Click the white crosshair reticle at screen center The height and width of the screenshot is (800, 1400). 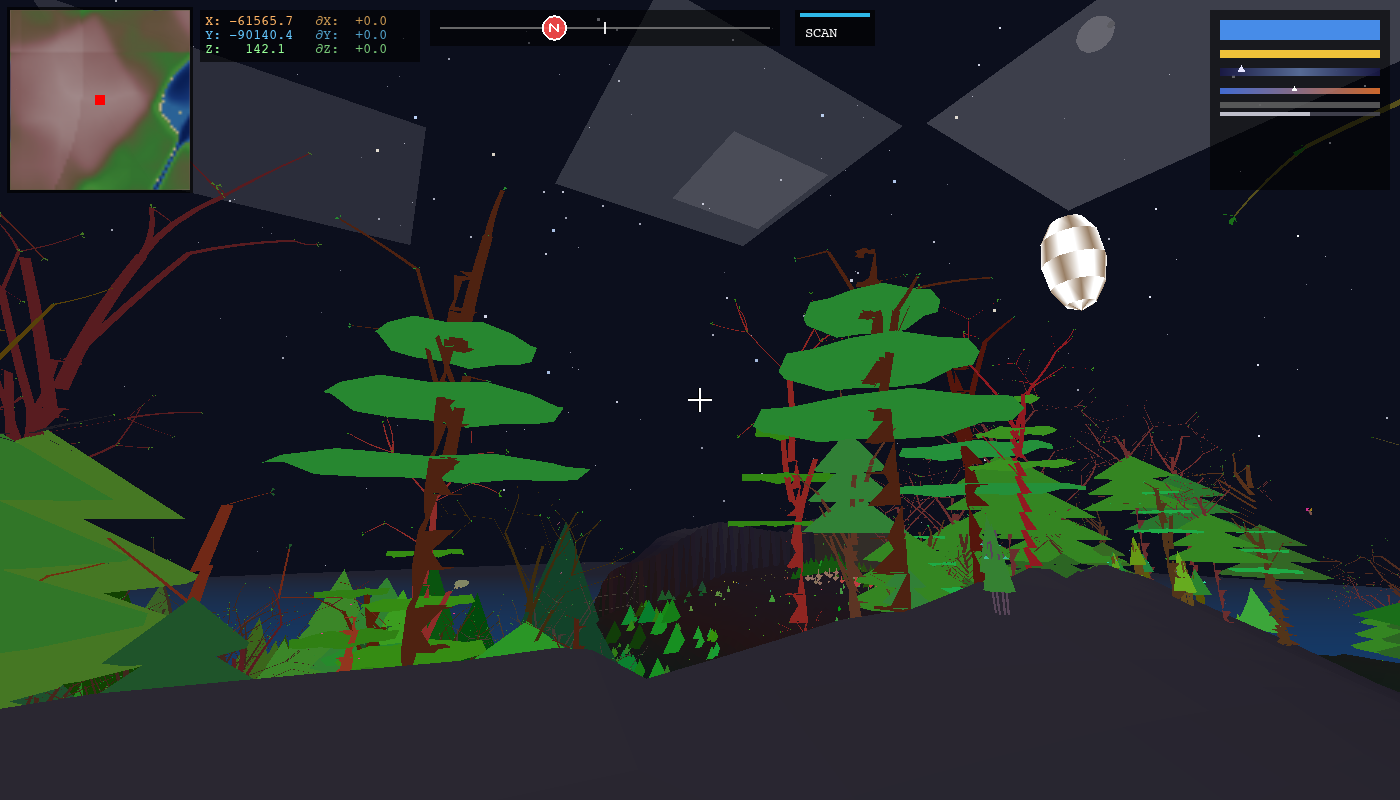coord(700,400)
